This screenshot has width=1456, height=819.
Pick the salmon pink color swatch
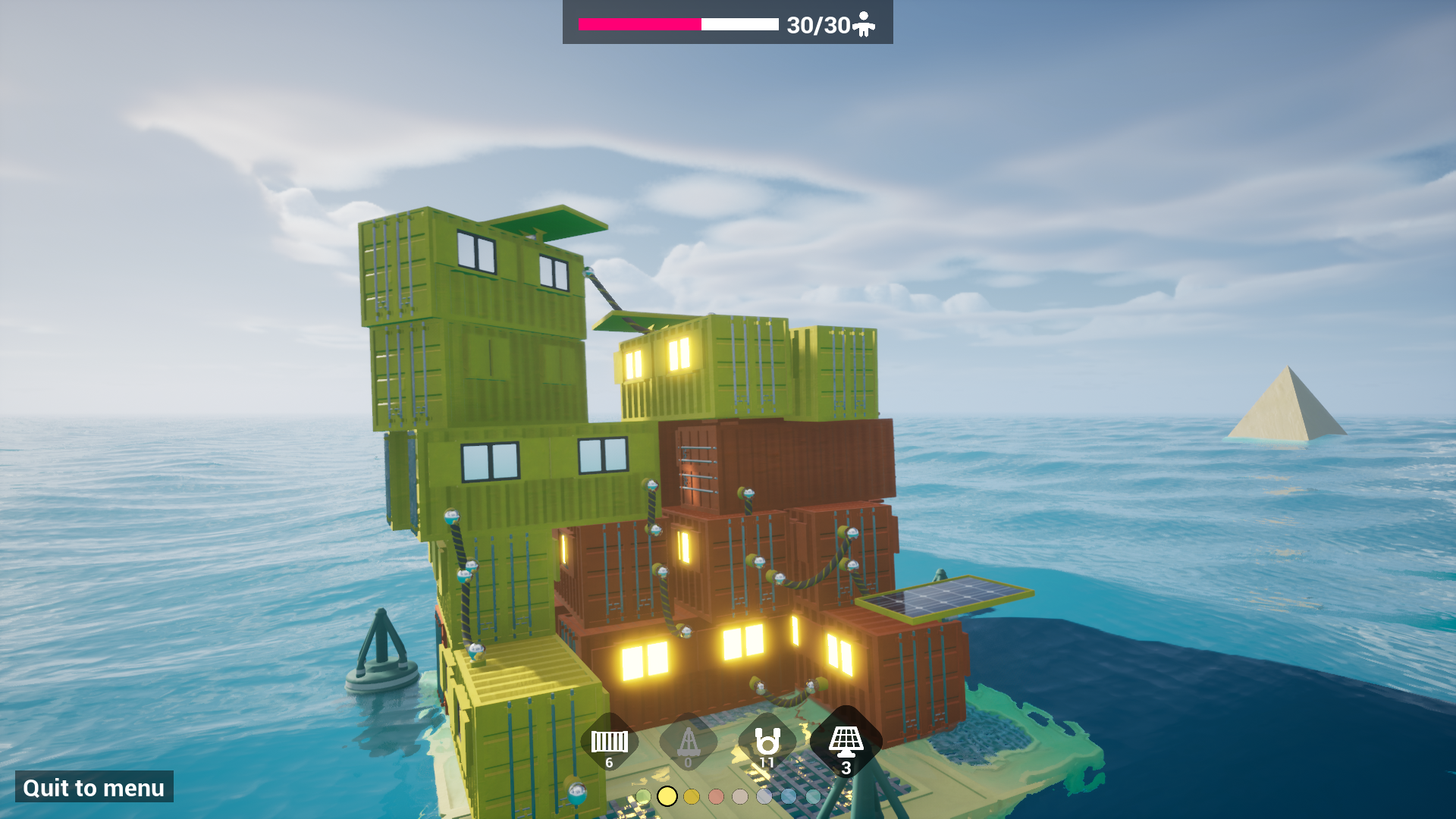[x=716, y=796]
